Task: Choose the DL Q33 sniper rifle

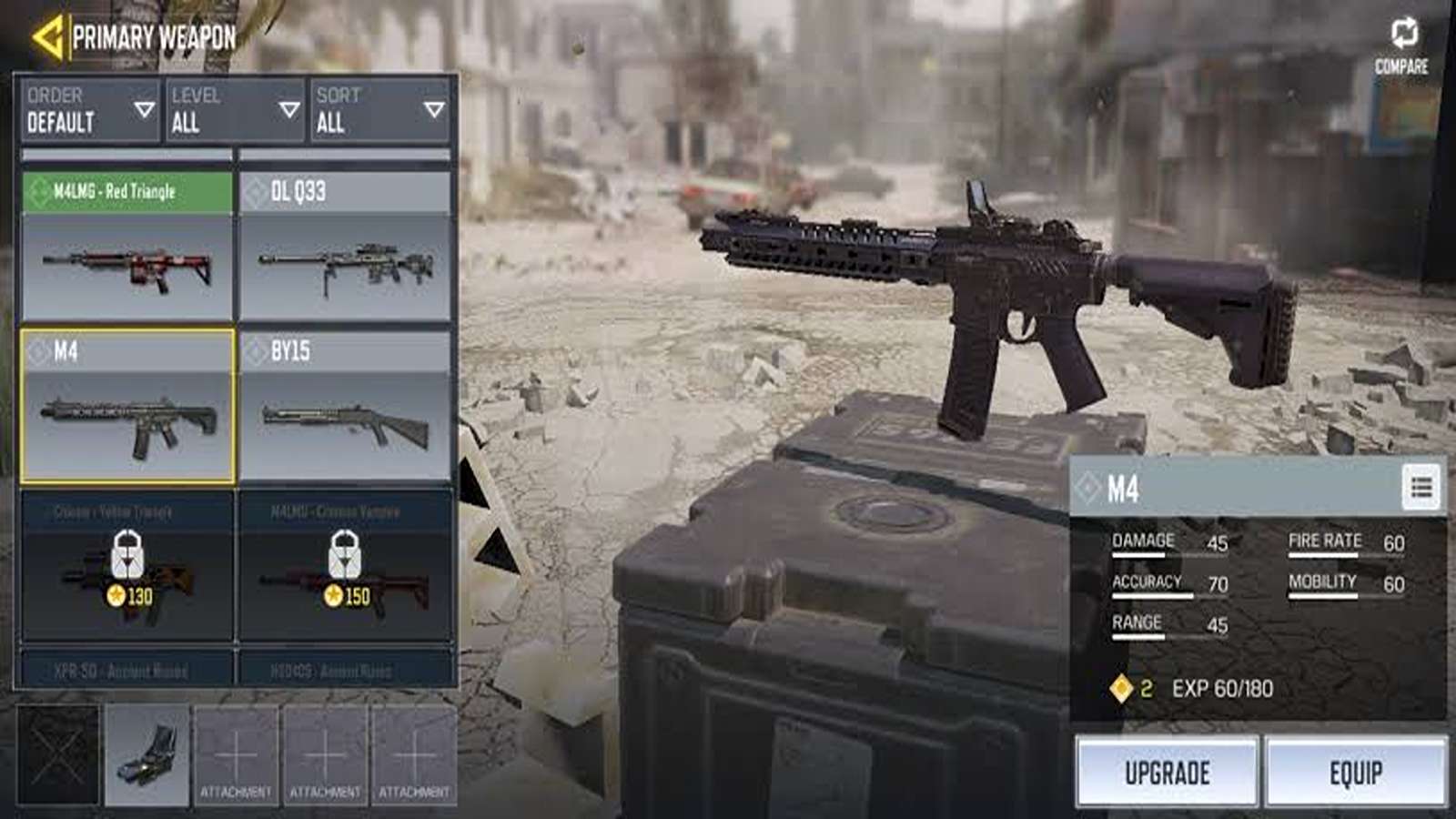Action: [x=346, y=247]
